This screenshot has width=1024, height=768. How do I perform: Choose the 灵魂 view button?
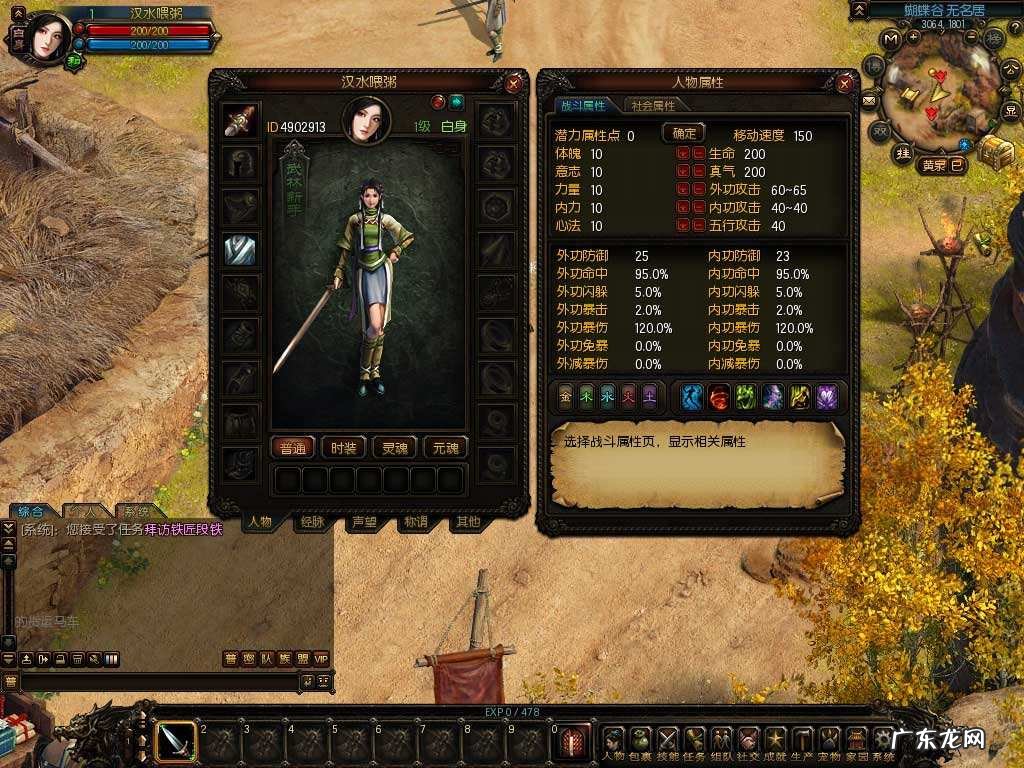click(x=395, y=448)
